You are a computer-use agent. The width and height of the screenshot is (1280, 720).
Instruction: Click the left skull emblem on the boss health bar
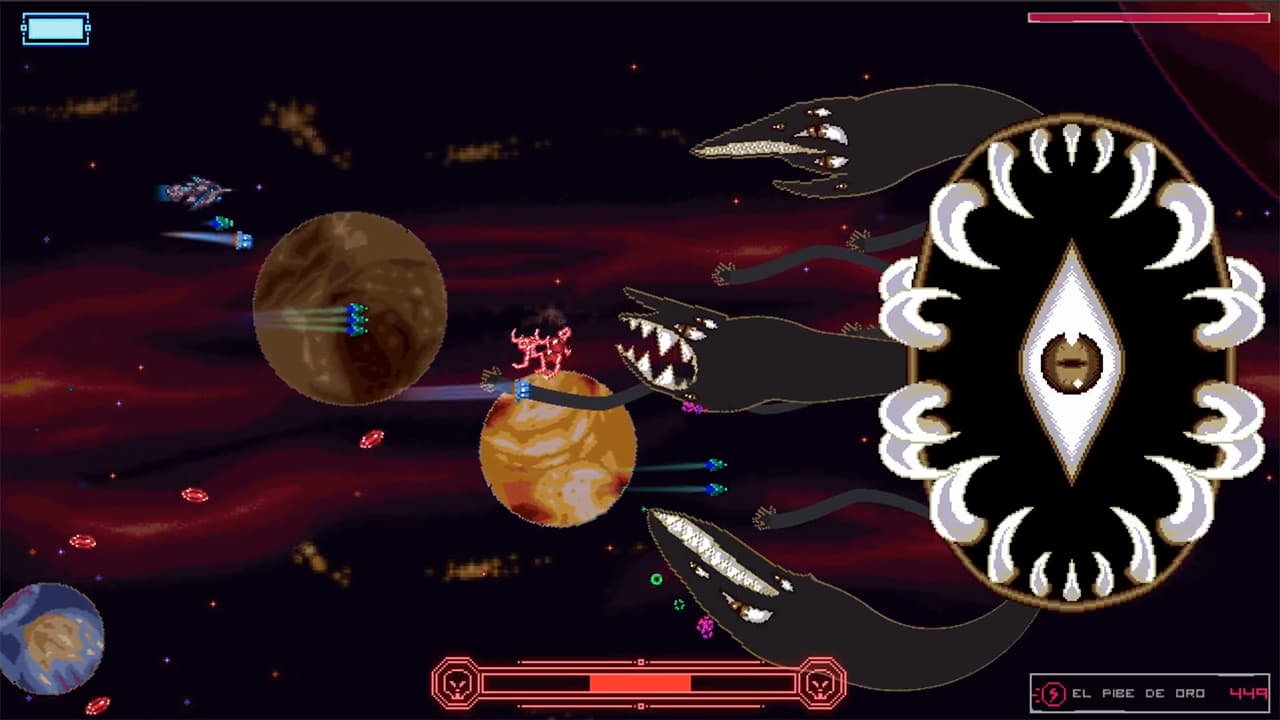[x=459, y=684]
